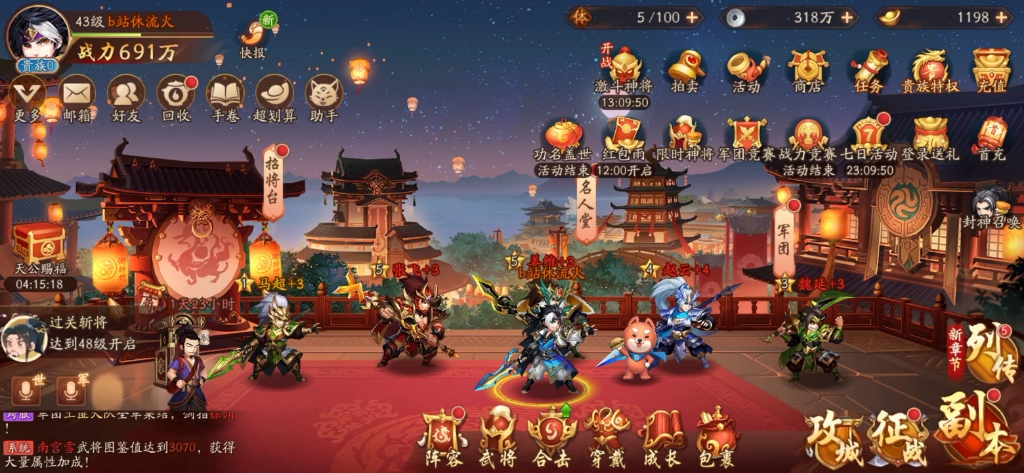Open the 天公赐福 blessing chest
1024x473 pixels.
pyautogui.click(x=39, y=247)
